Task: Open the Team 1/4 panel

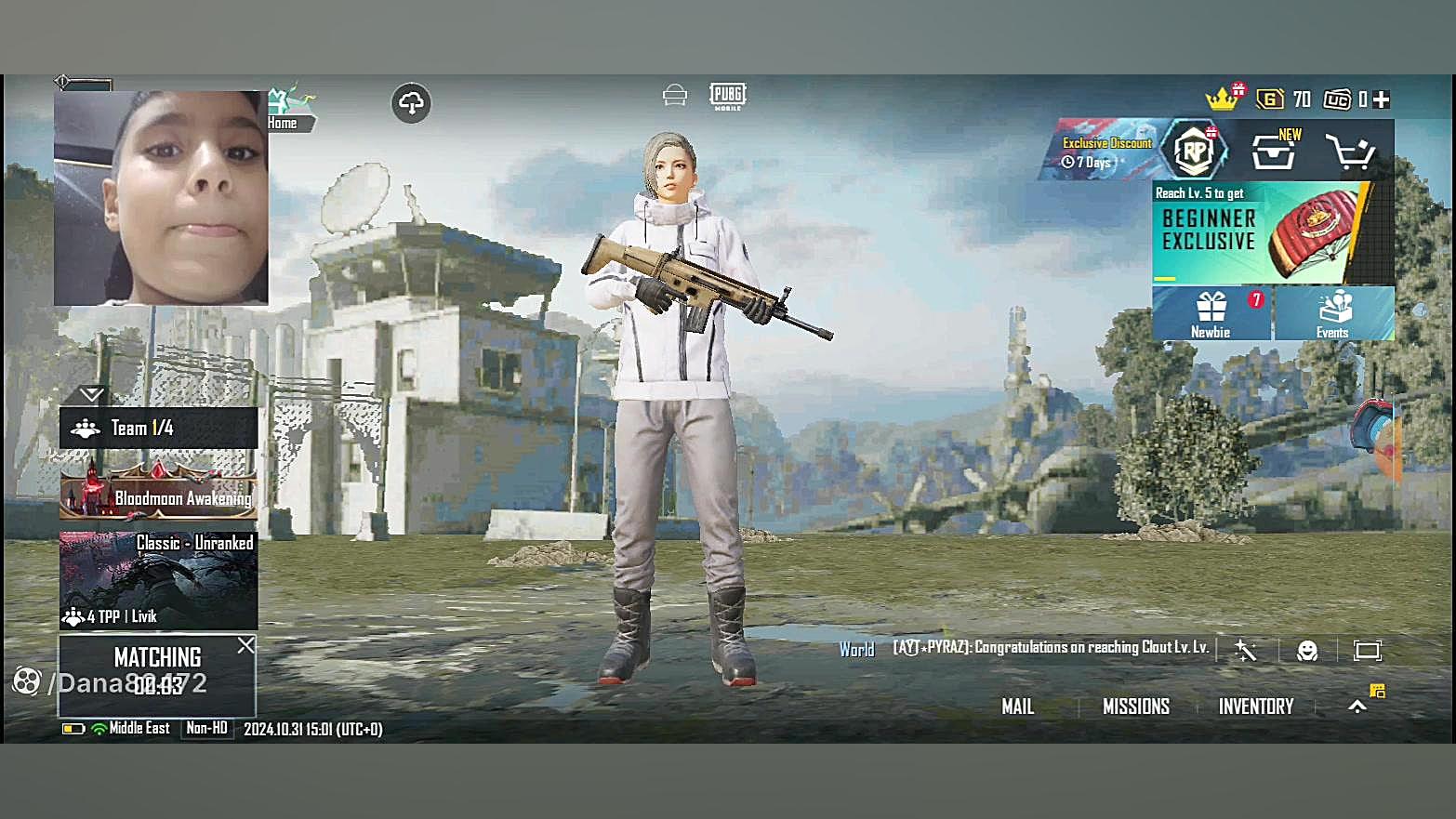Action: [158, 428]
